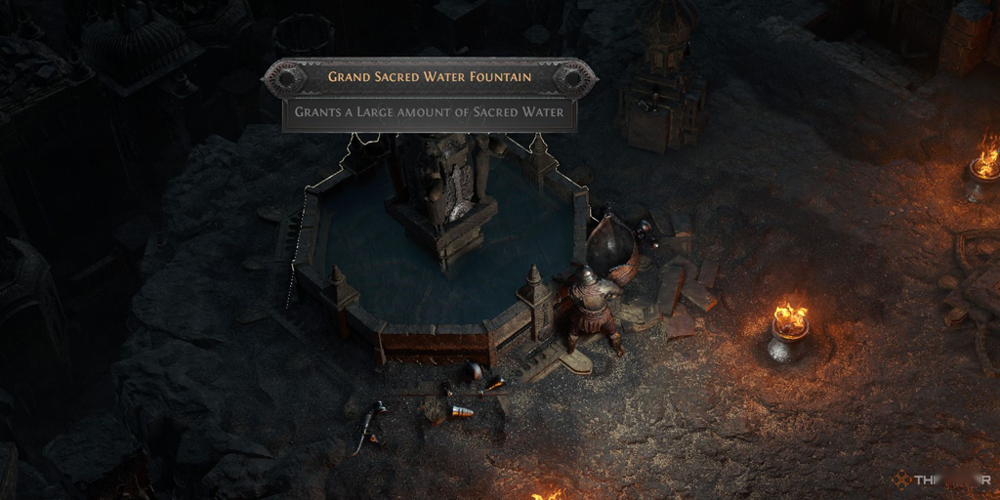Screen dimensions: 1000x500
Task: Select the Grand Sacred Water Fountain label
Action: (430, 76)
